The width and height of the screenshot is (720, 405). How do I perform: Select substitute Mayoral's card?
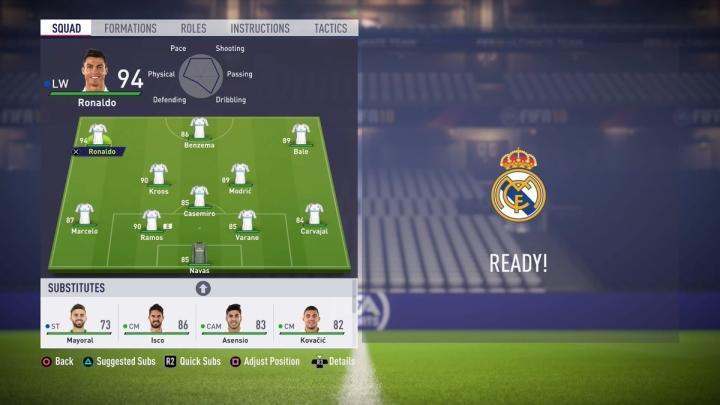(x=79, y=323)
